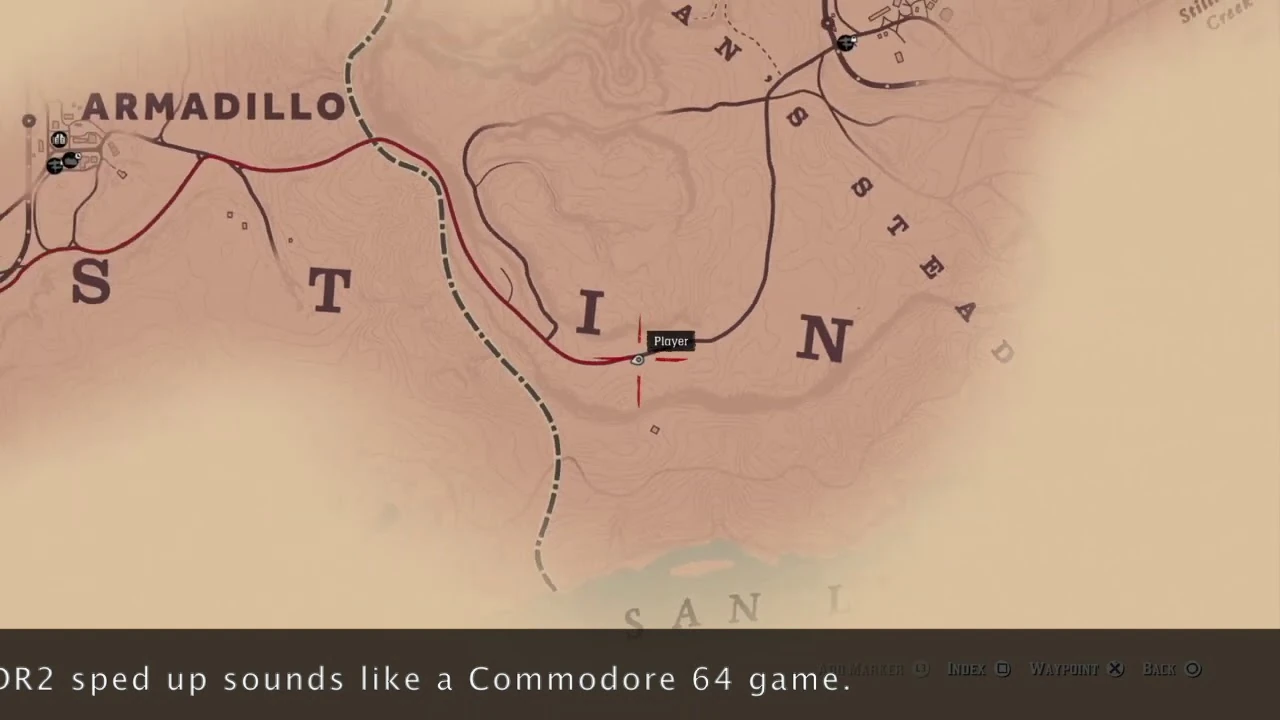Select the saloon icon in Armadillo
The width and height of the screenshot is (1280, 720).
point(59,139)
